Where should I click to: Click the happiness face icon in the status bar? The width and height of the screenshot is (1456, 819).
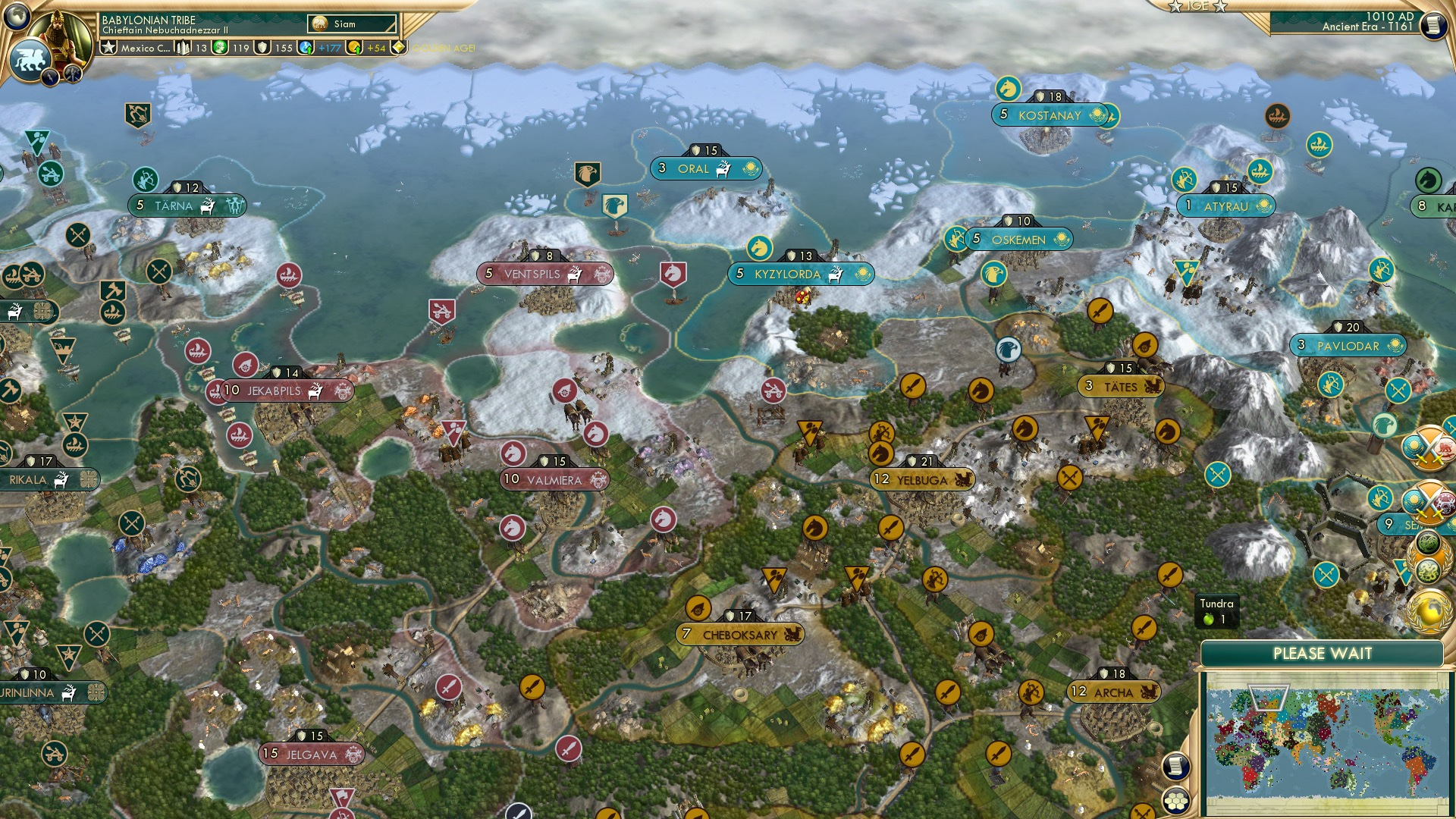coord(220,48)
